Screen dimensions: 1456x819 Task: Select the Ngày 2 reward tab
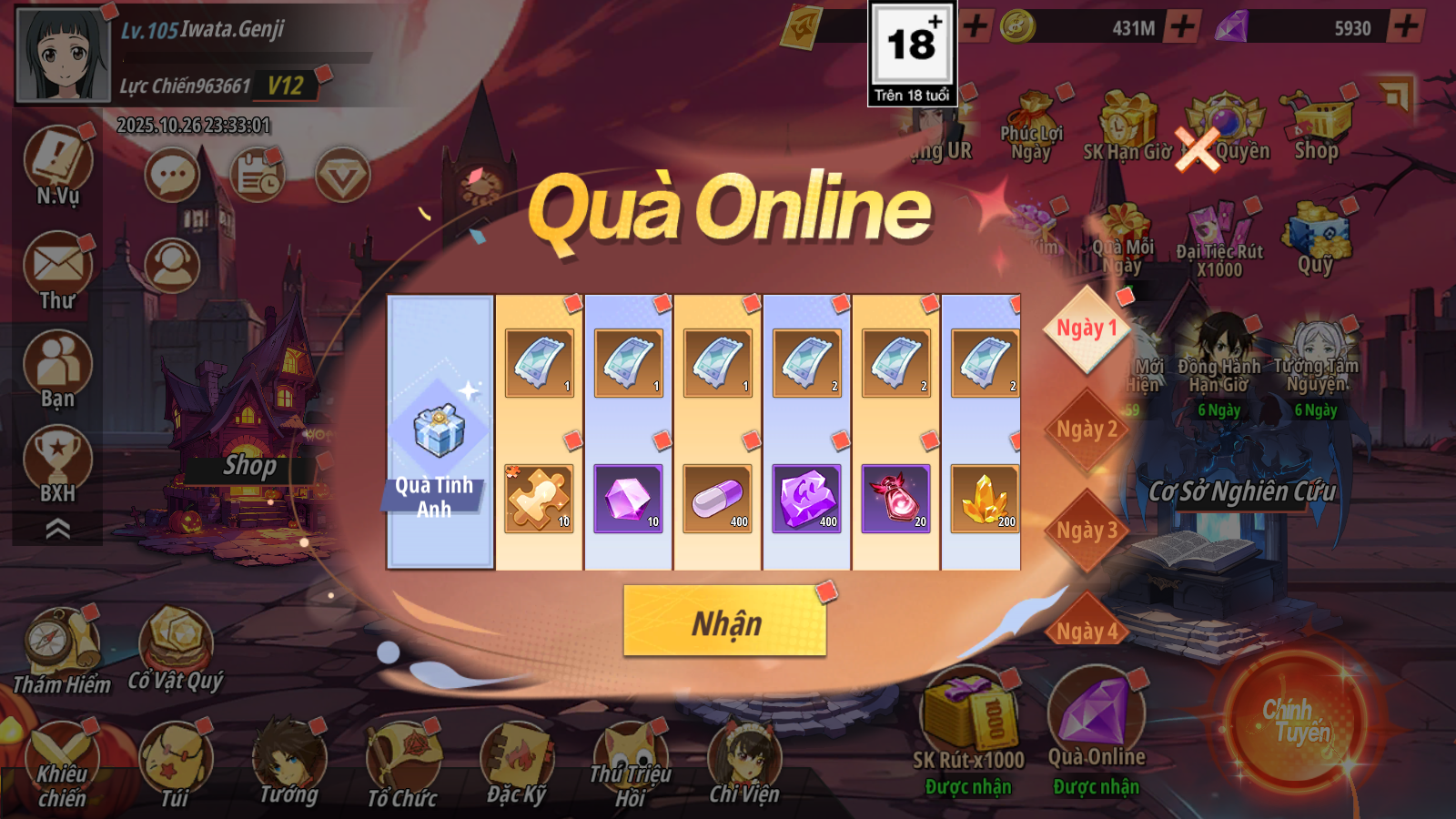coord(1086,430)
